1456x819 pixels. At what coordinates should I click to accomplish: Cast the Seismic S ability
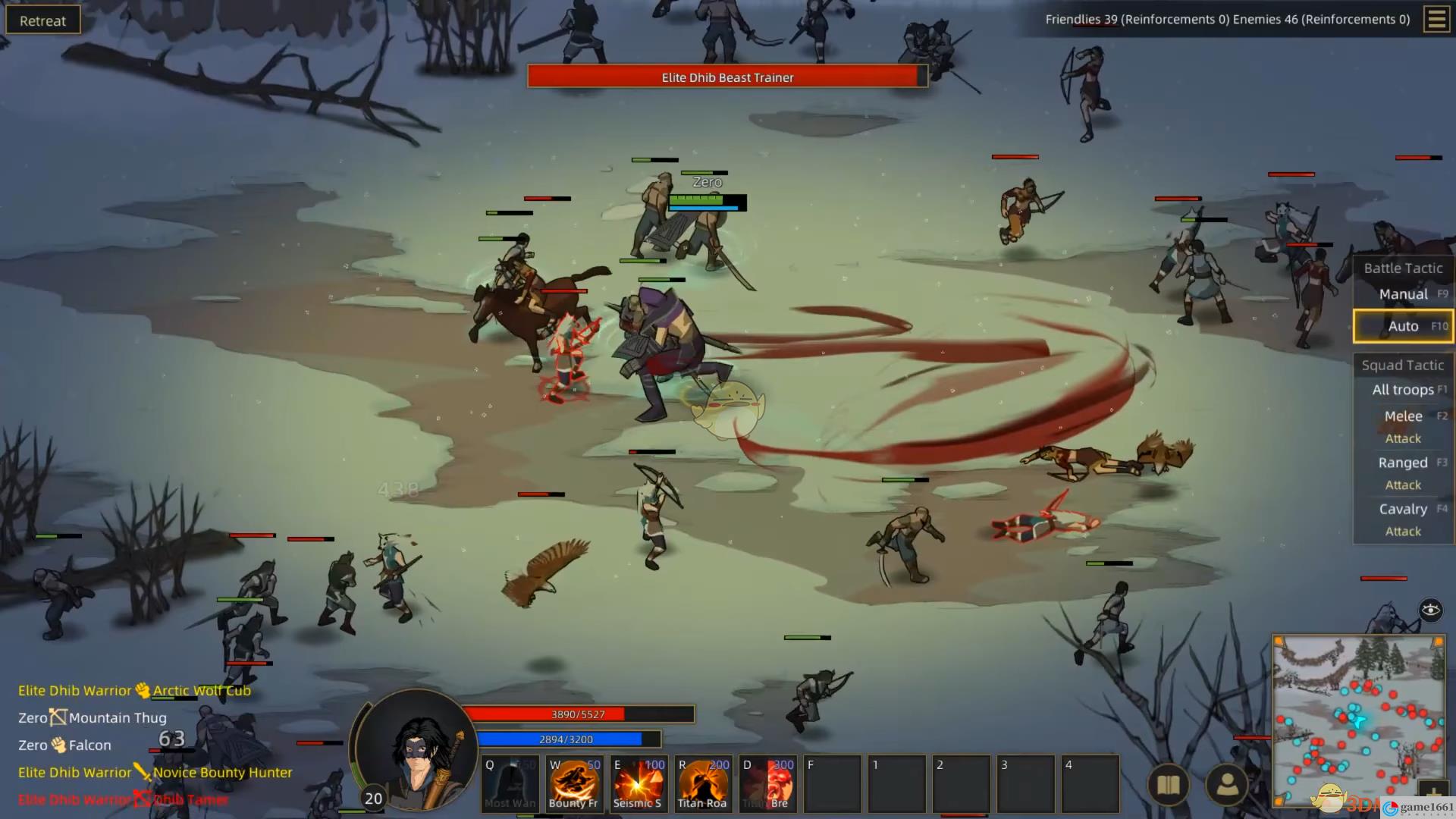click(639, 783)
